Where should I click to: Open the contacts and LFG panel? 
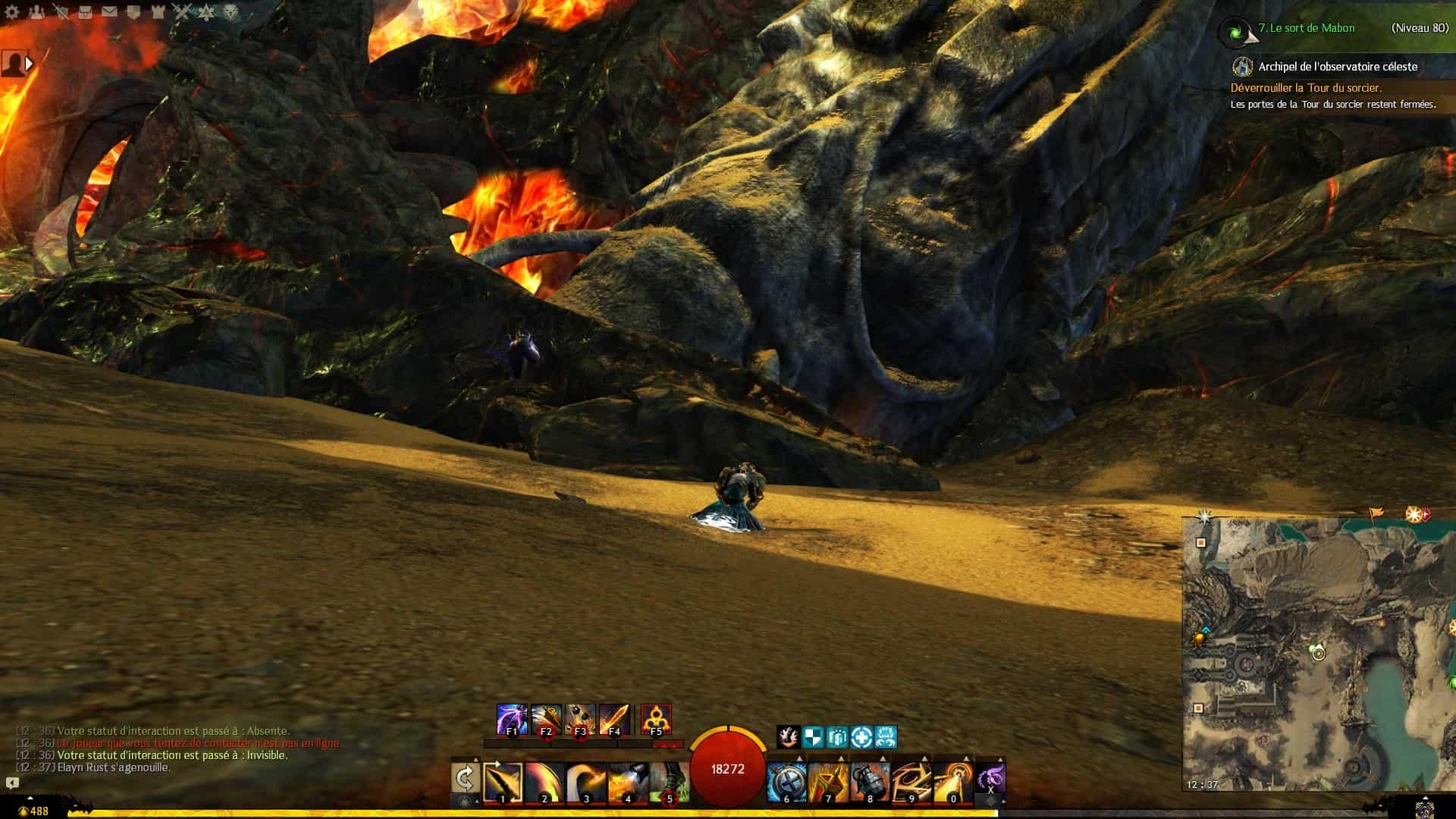(x=36, y=12)
